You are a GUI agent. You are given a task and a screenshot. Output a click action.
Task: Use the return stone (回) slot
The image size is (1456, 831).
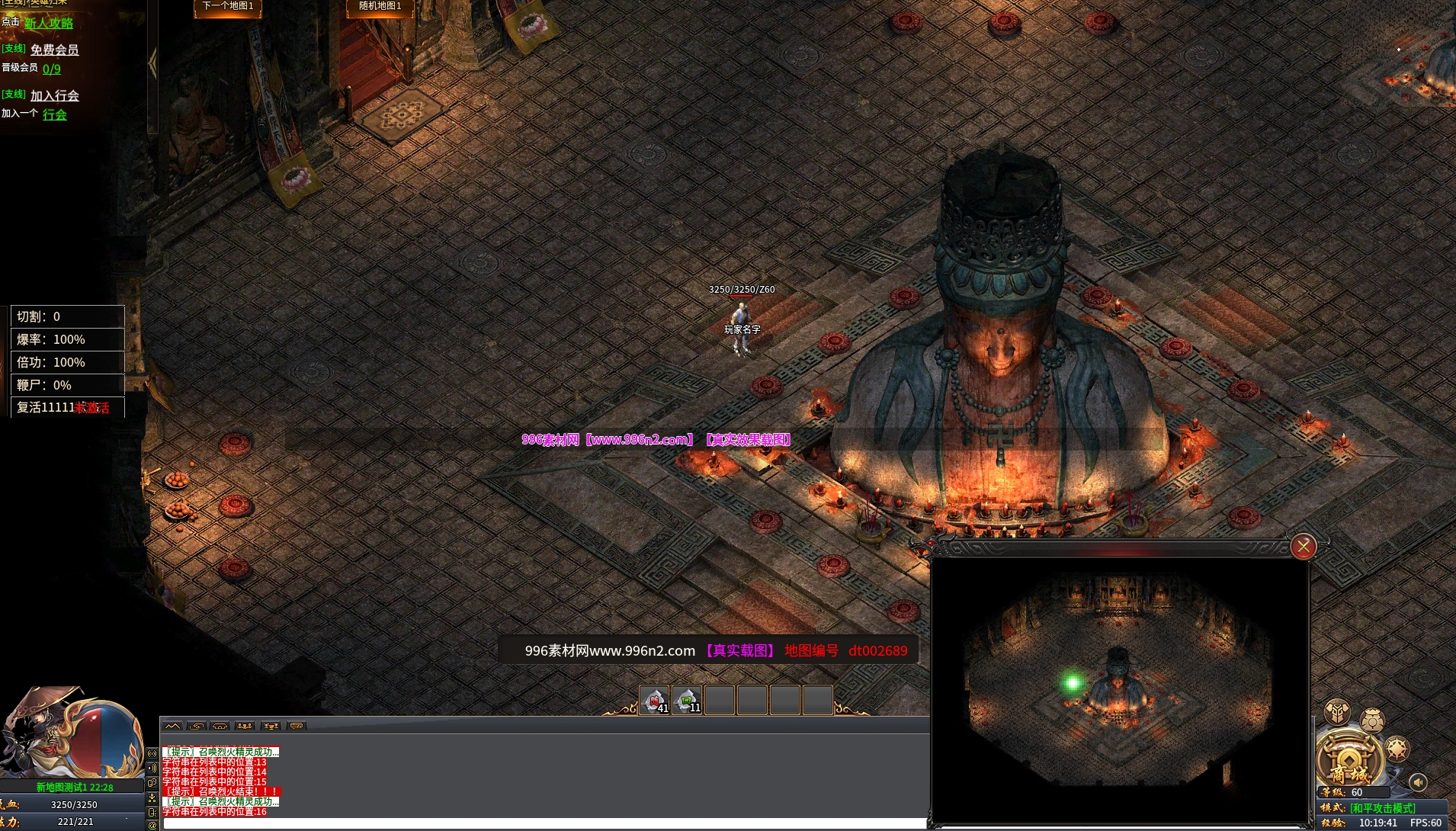point(687,700)
